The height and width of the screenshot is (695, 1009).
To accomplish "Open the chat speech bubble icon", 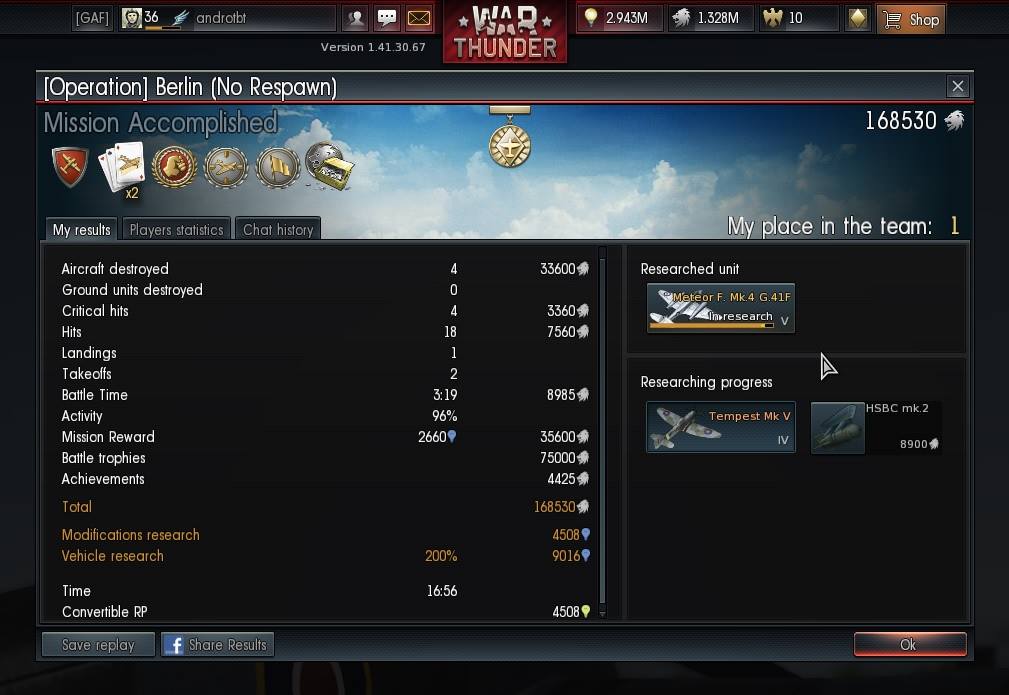I will click(x=387, y=19).
